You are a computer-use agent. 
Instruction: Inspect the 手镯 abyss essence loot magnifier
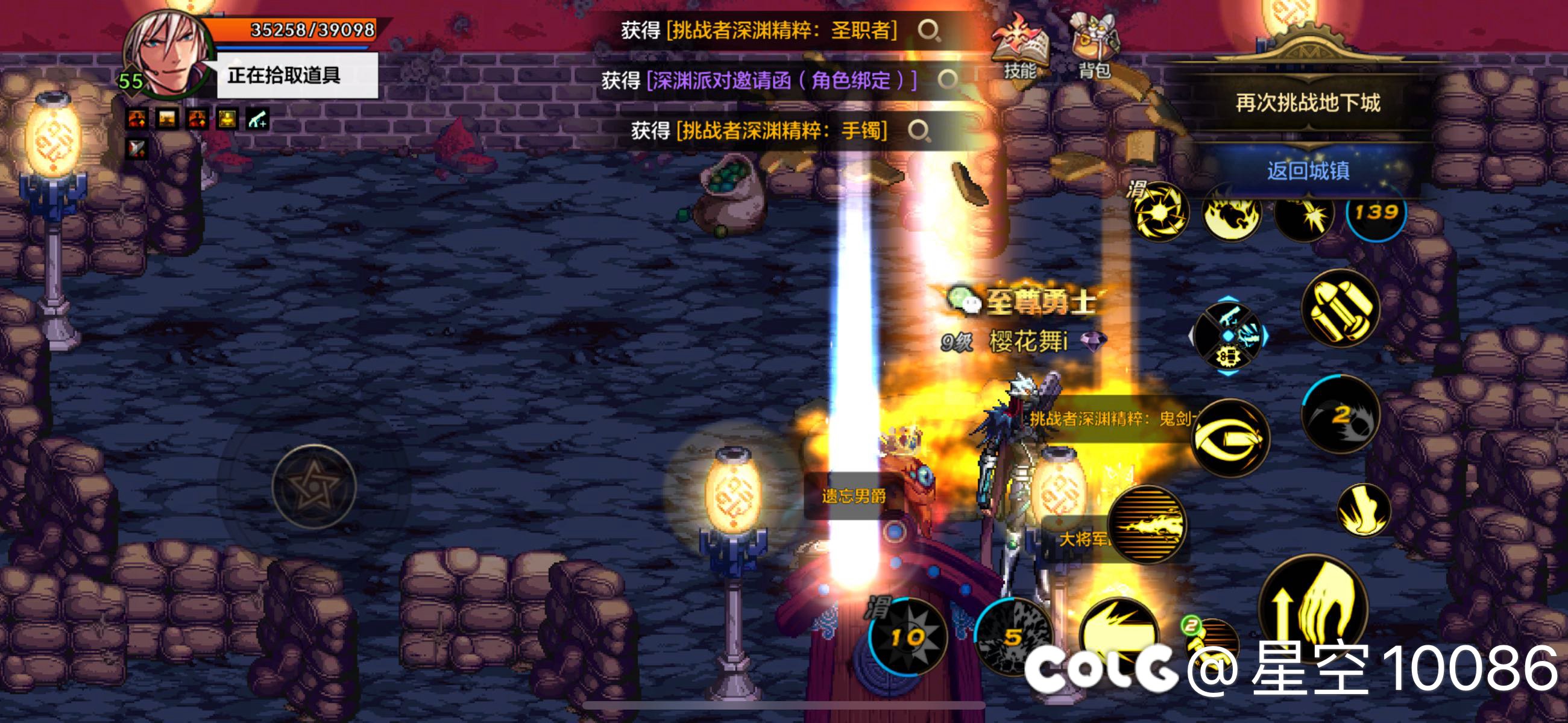click(x=919, y=130)
